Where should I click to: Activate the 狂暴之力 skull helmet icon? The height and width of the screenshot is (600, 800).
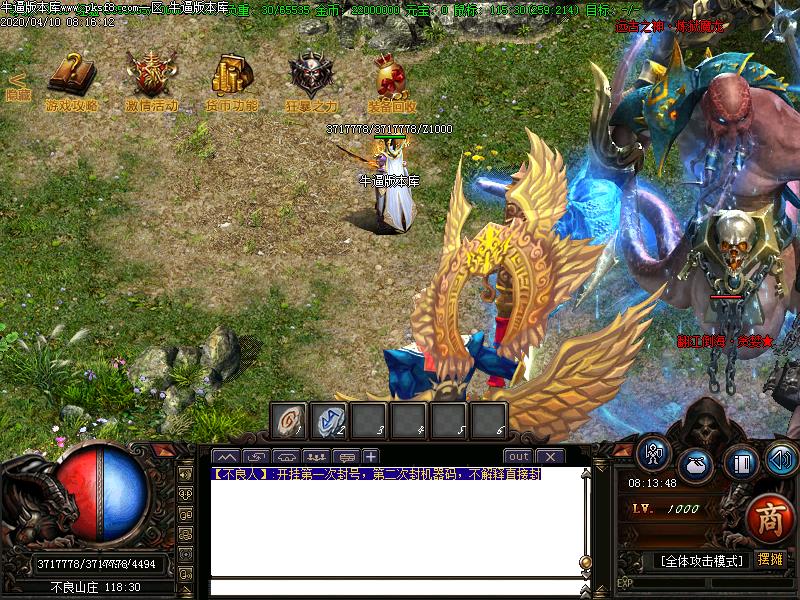(311, 76)
